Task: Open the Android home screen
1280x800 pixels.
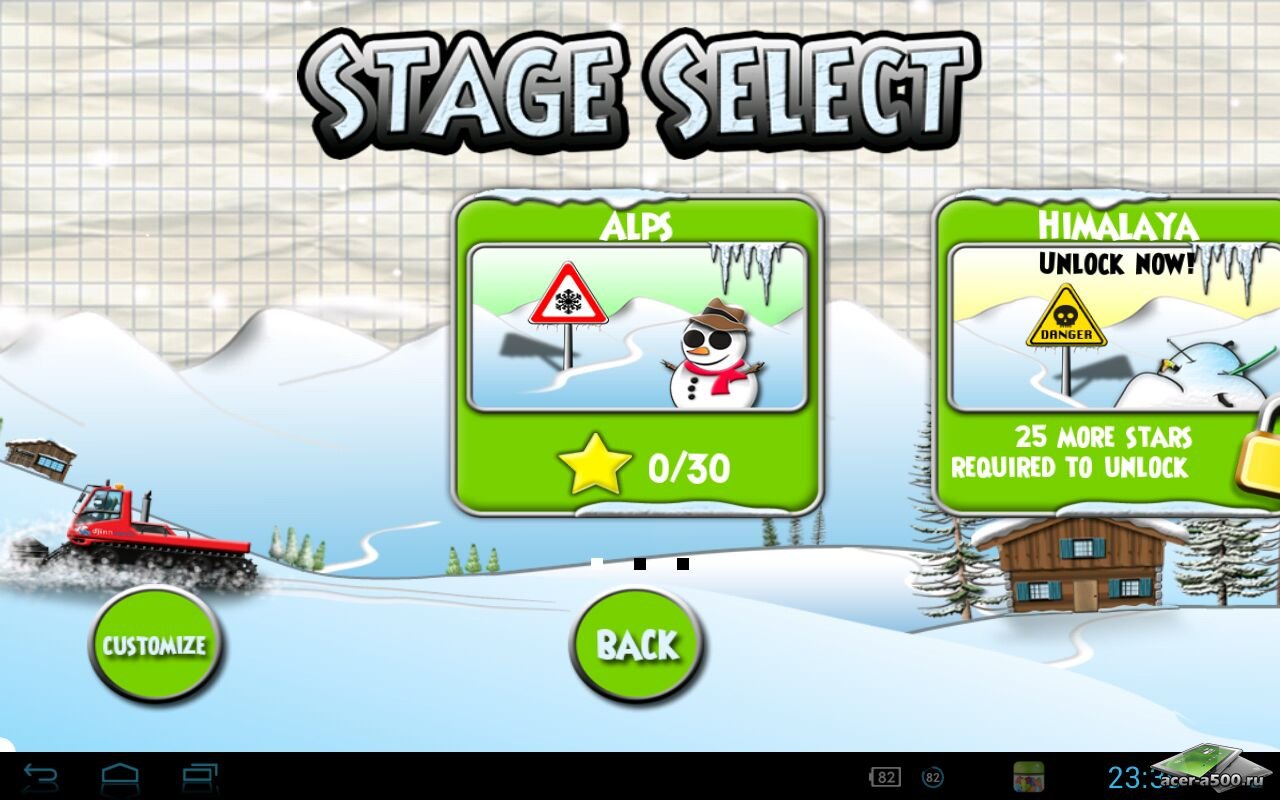Action: pyautogui.click(x=120, y=777)
